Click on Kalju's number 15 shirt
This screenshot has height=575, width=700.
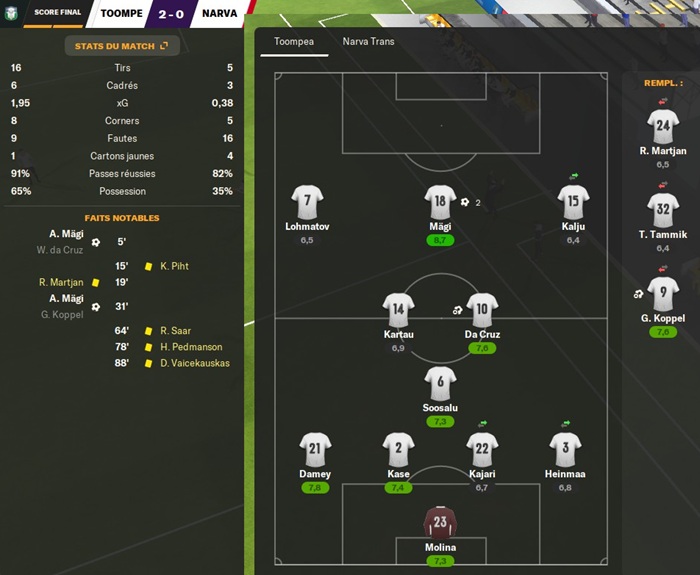(x=572, y=203)
